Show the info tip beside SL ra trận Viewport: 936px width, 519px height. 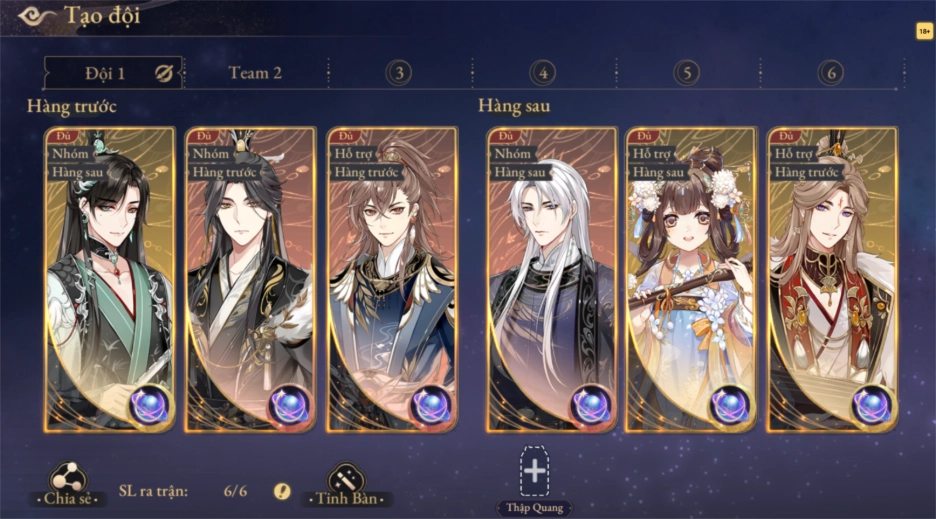tap(283, 491)
